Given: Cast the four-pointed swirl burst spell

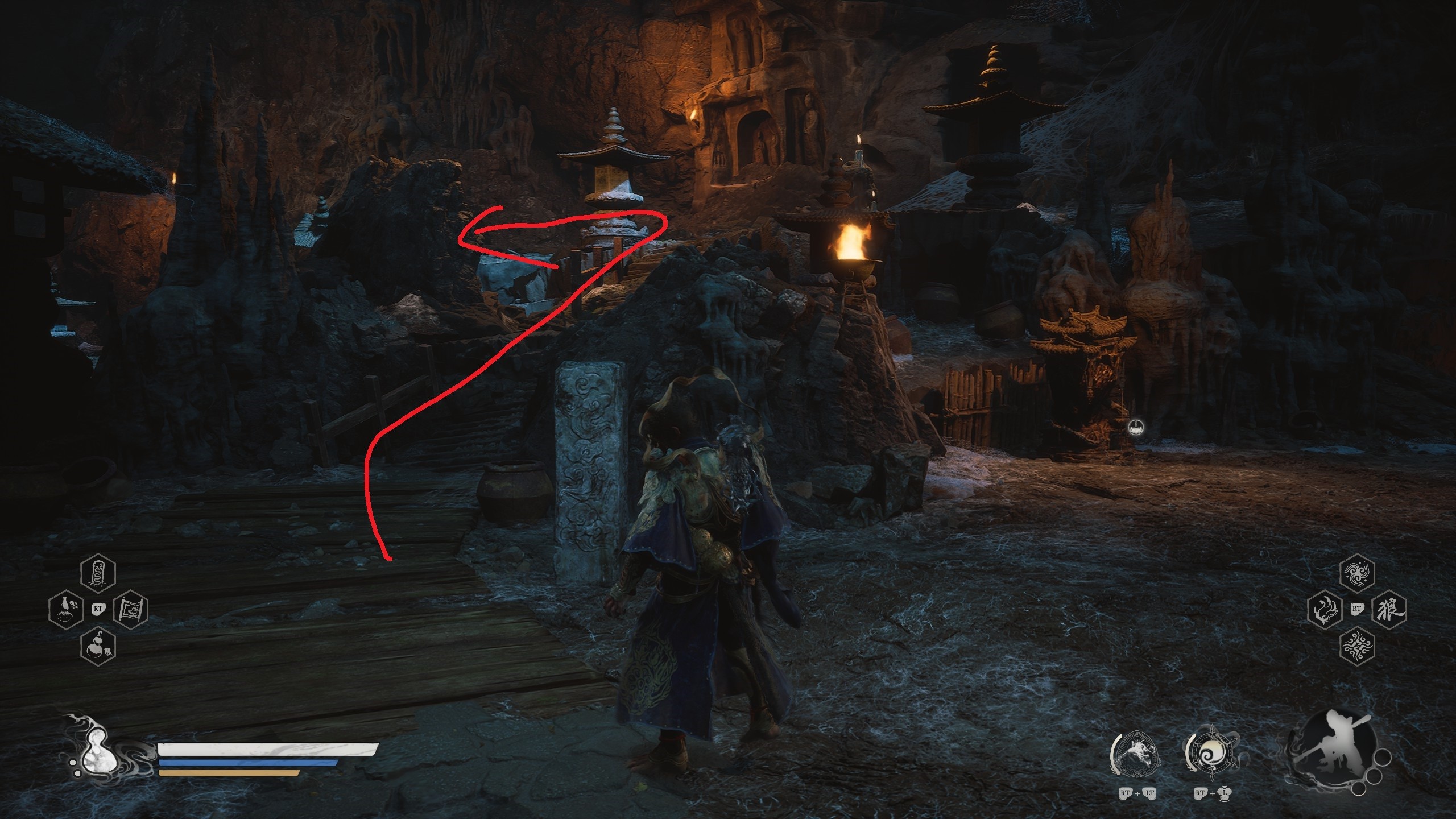Looking at the screenshot, I should pyautogui.click(x=1358, y=646).
